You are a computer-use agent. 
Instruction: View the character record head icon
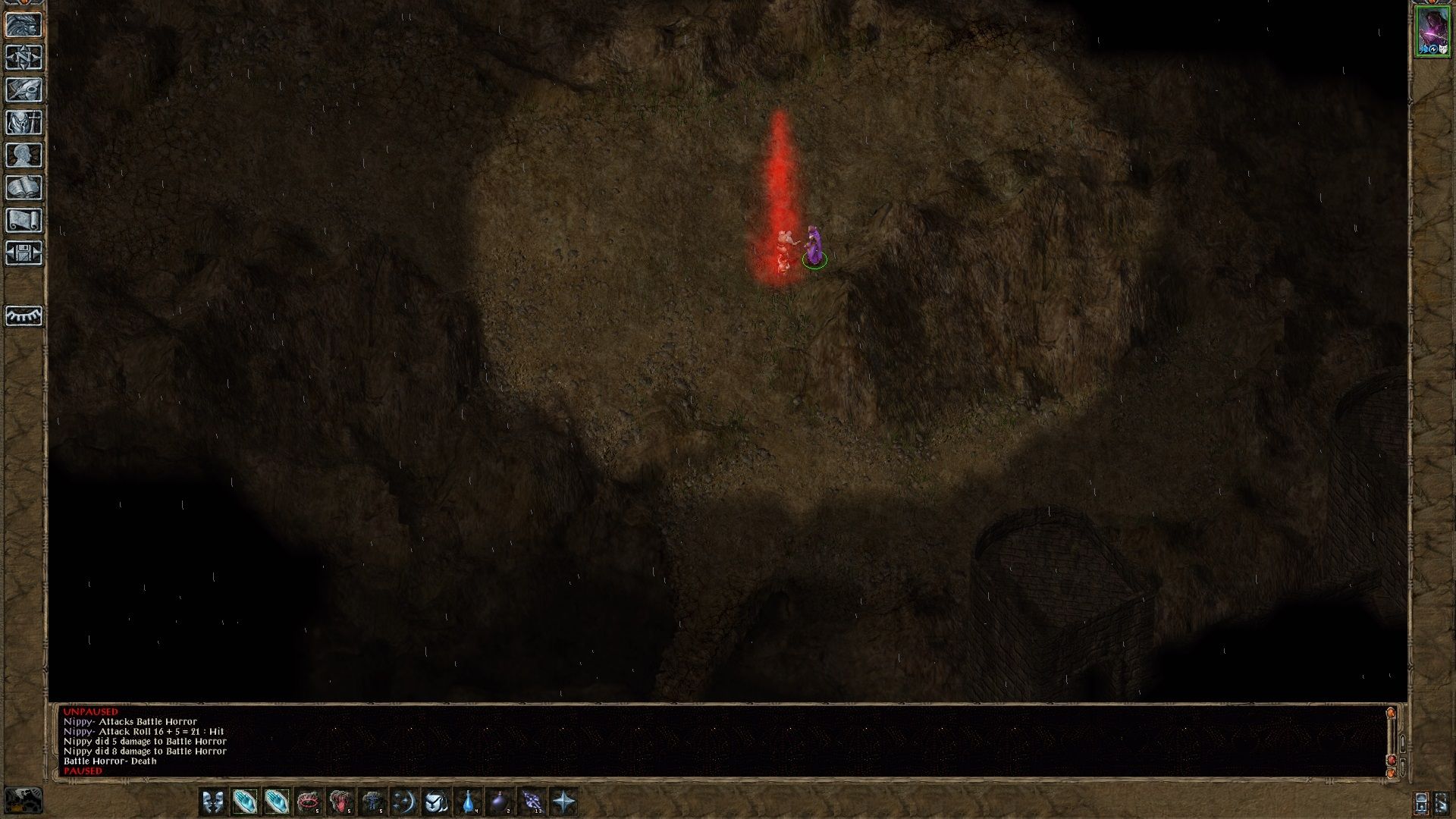(x=24, y=154)
